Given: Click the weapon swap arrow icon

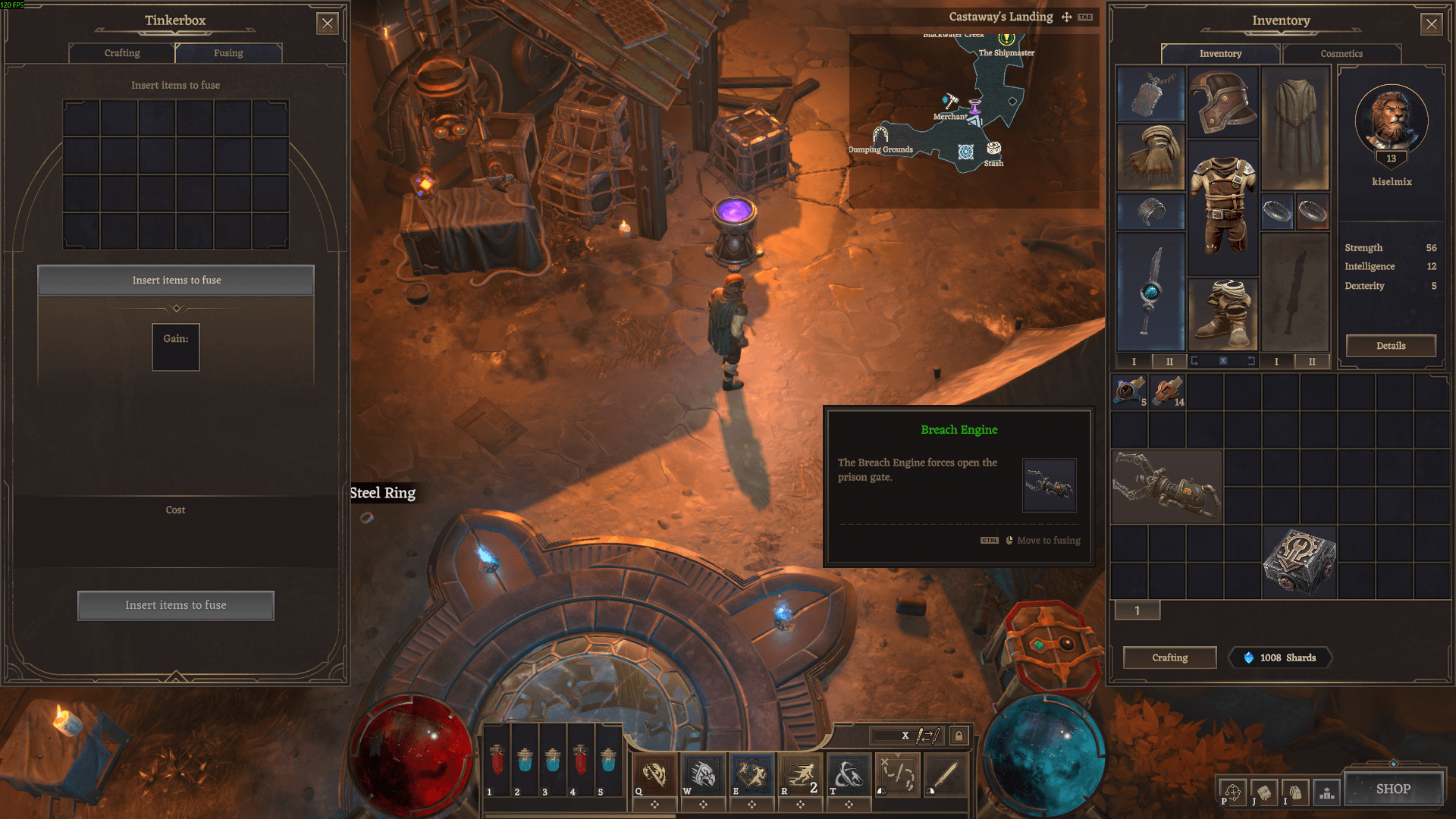Looking at the screenshot, I should point(927,736).
